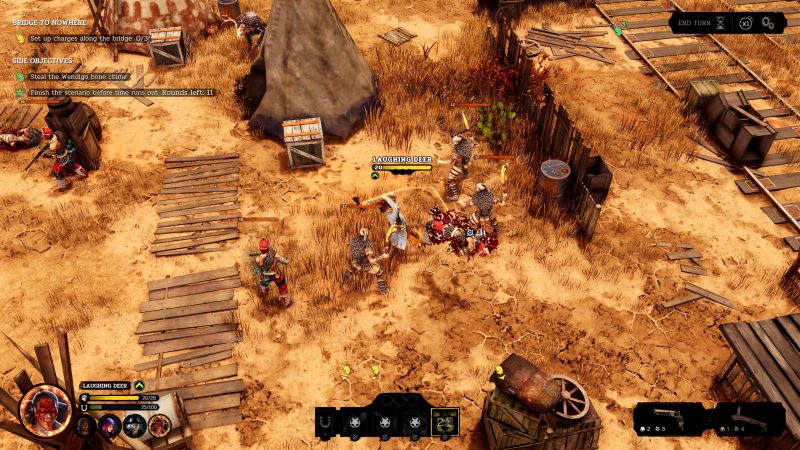800x450 pixels.
Task: Toggle the x1 game speed button
Action: pyautogui.click(x=746, y=22)
